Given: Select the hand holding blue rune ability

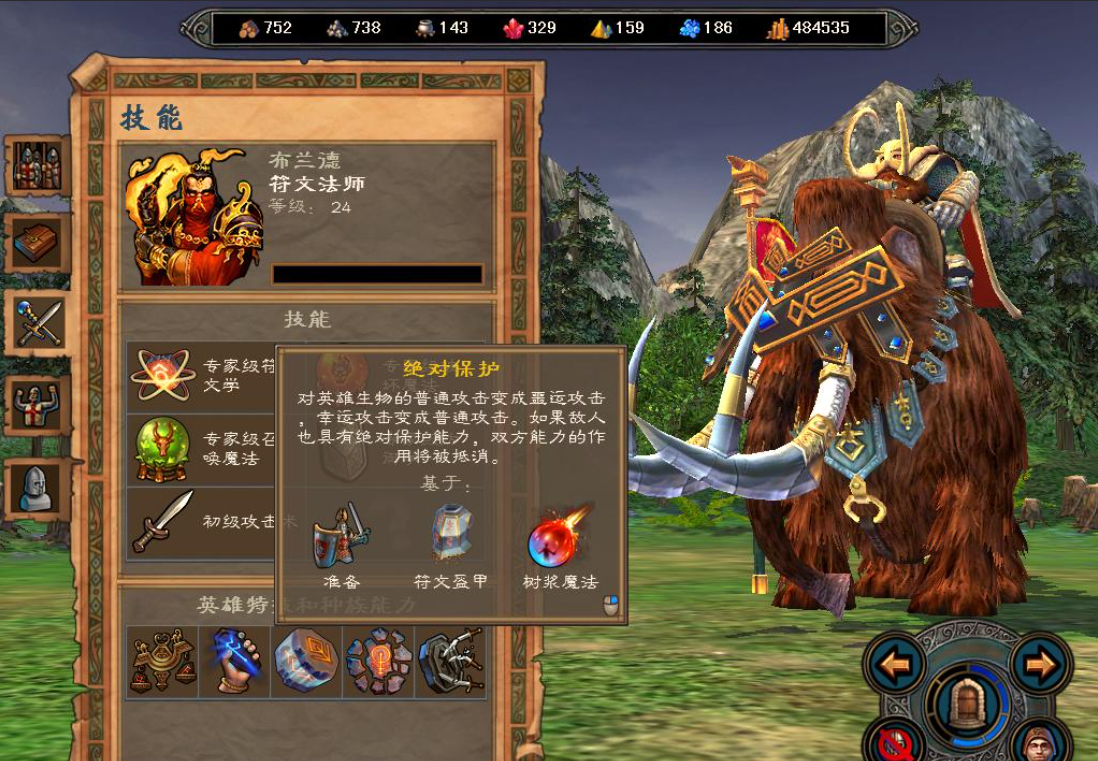Looking at the screenshot, I should coord(235,661).
